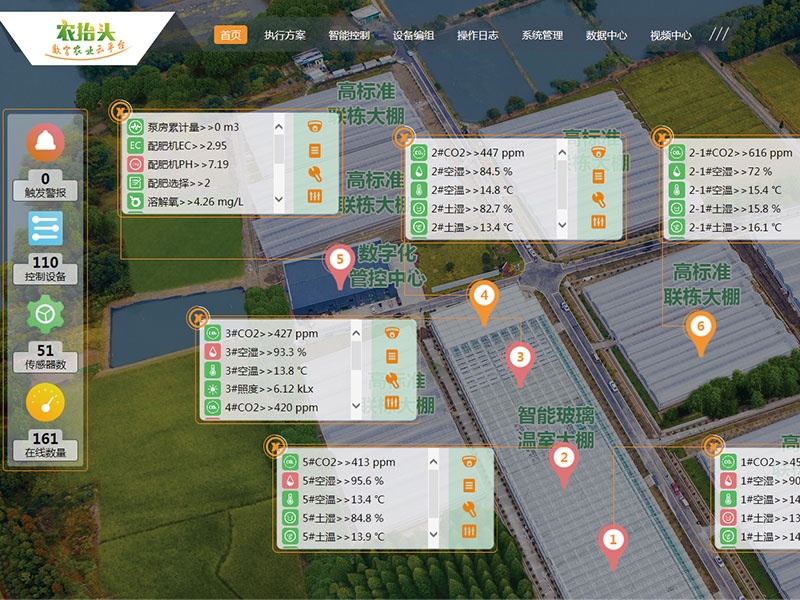Switch to the 智能控制 tab
800x600 pixels.
[349, 35]
